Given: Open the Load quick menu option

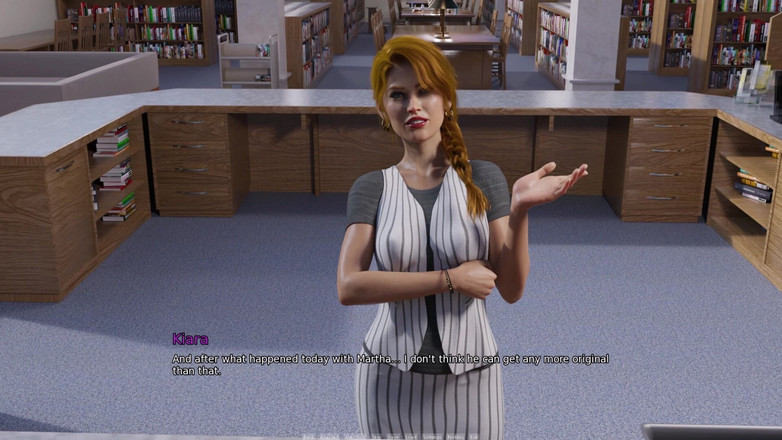Looking at the screenshot, I should 411,437.
